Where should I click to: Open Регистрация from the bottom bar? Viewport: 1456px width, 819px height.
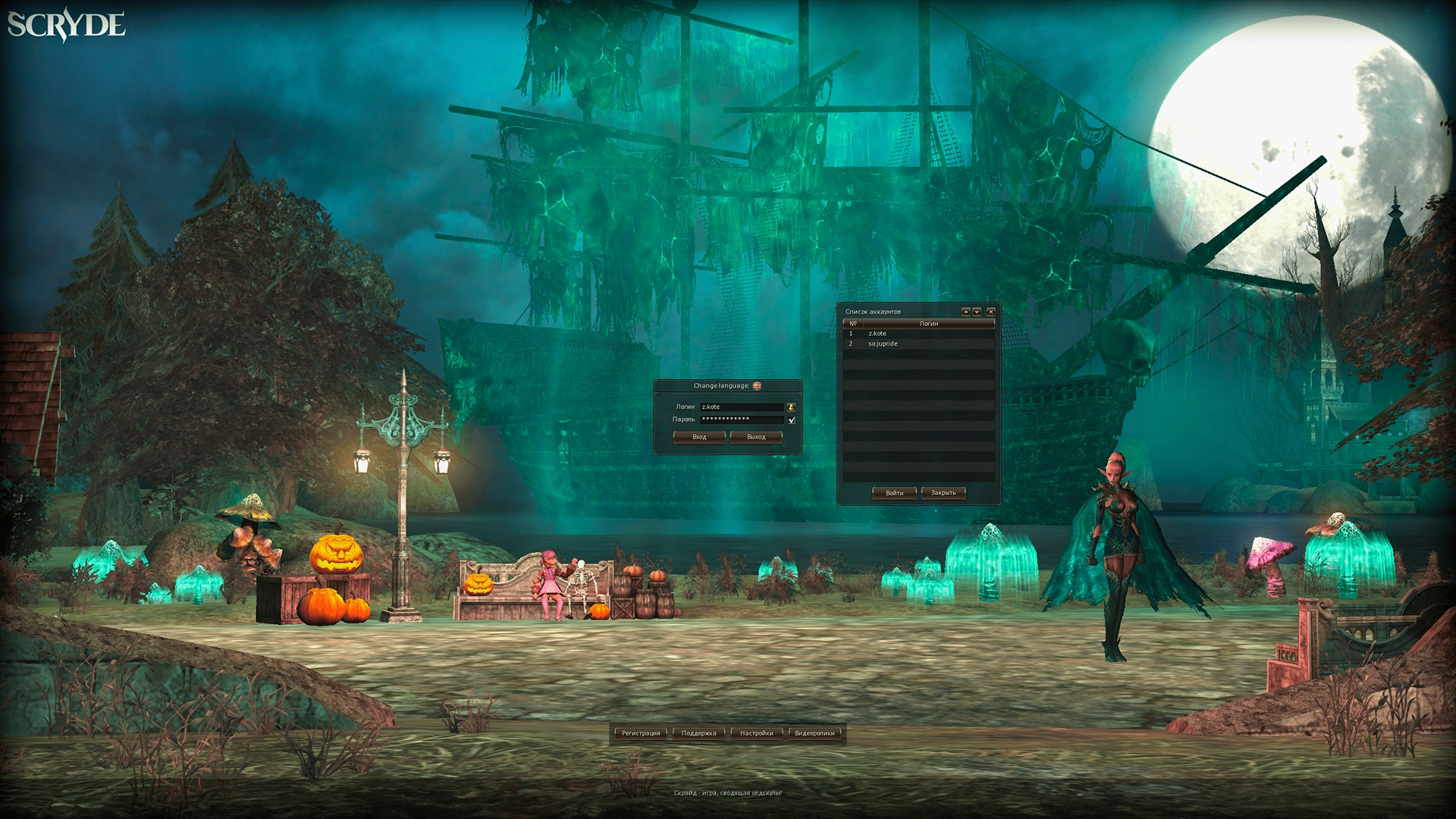click(641, 733)
